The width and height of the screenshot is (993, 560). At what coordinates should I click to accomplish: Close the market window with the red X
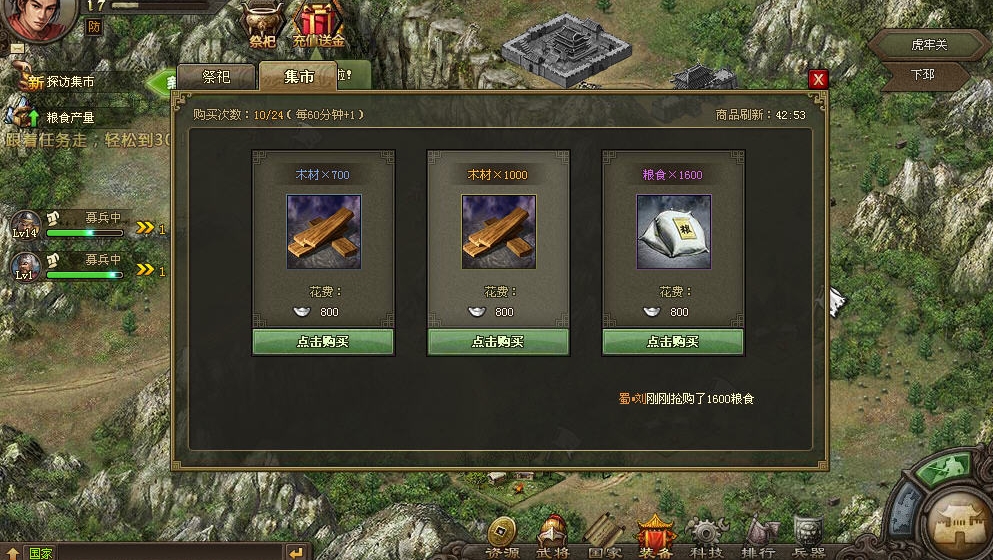818,79
